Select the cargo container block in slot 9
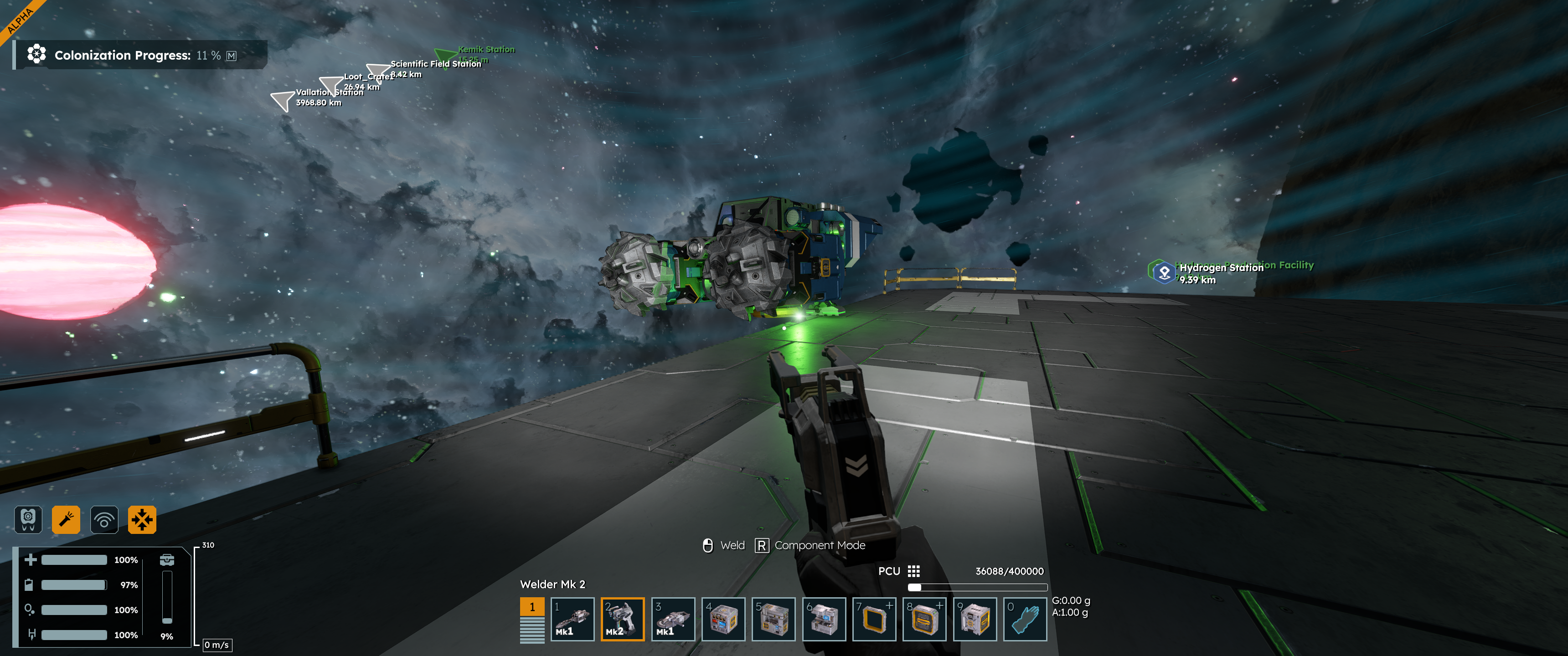The image size is (1568, 656). click(975, 619)
